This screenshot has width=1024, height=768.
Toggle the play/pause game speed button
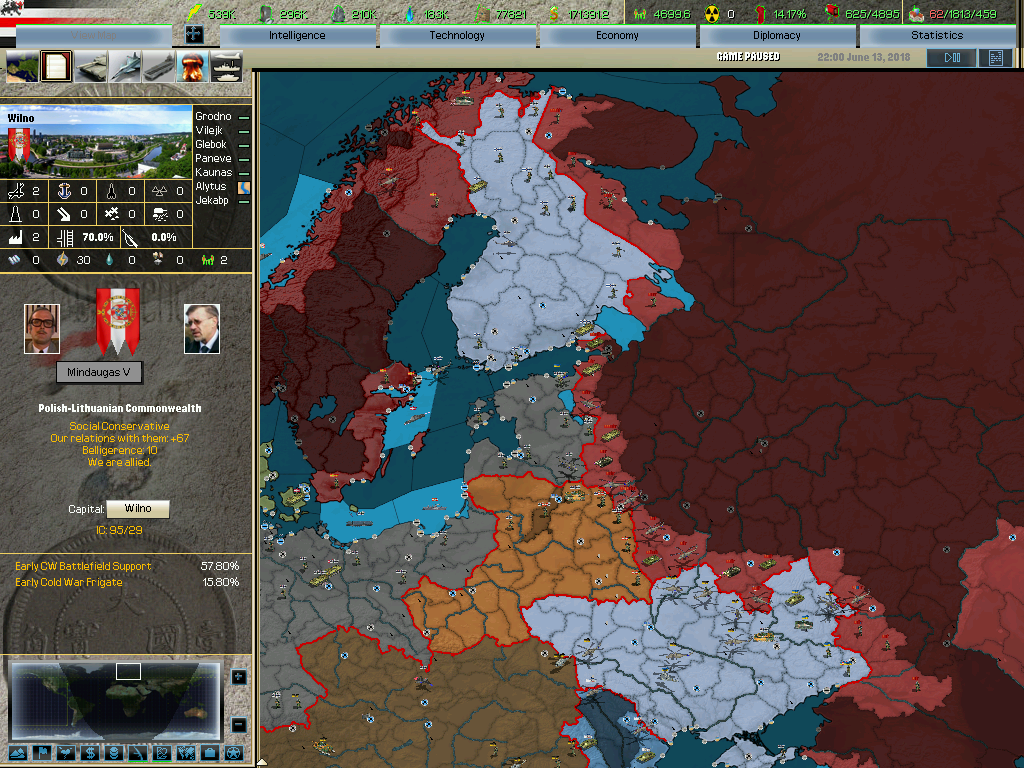(x=951, y=58)
